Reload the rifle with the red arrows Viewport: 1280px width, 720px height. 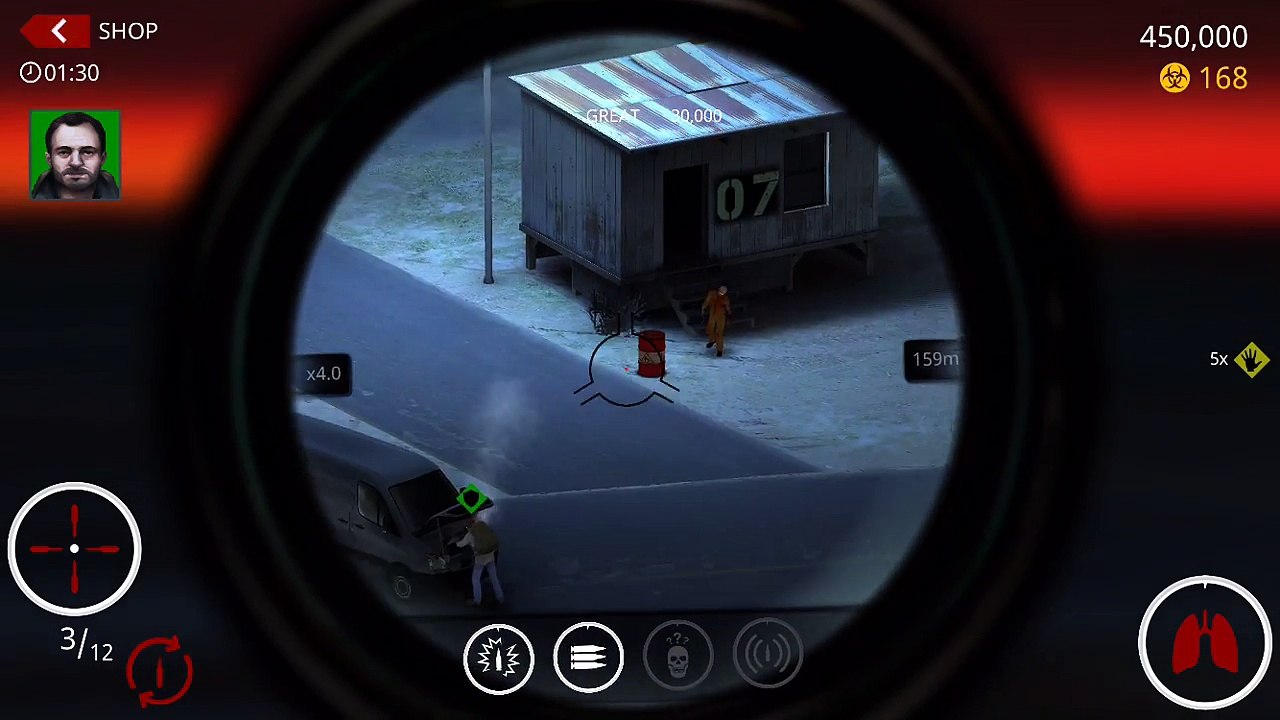159,668
